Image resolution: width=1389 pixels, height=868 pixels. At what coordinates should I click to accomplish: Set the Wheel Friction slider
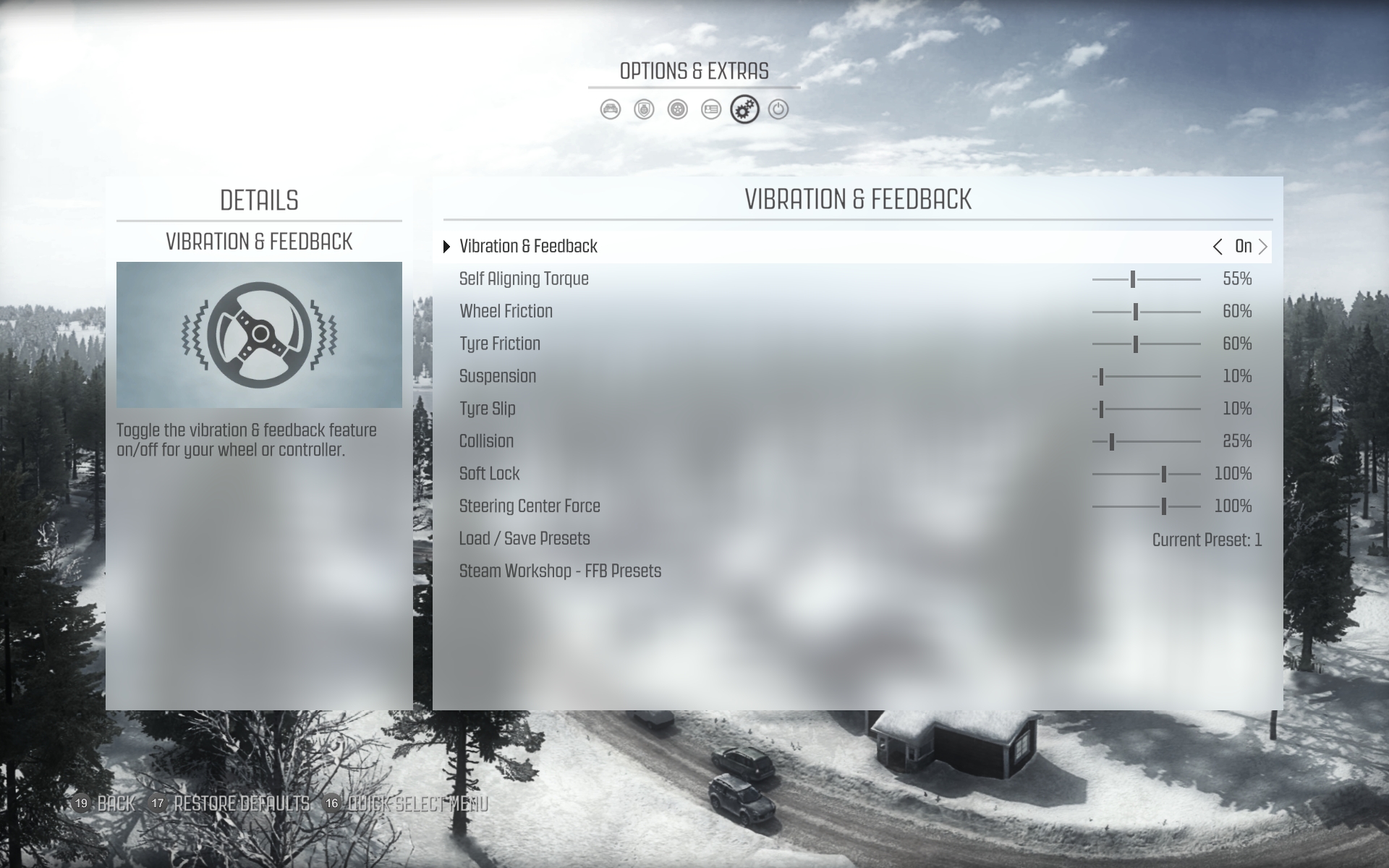pos(1136,312)
